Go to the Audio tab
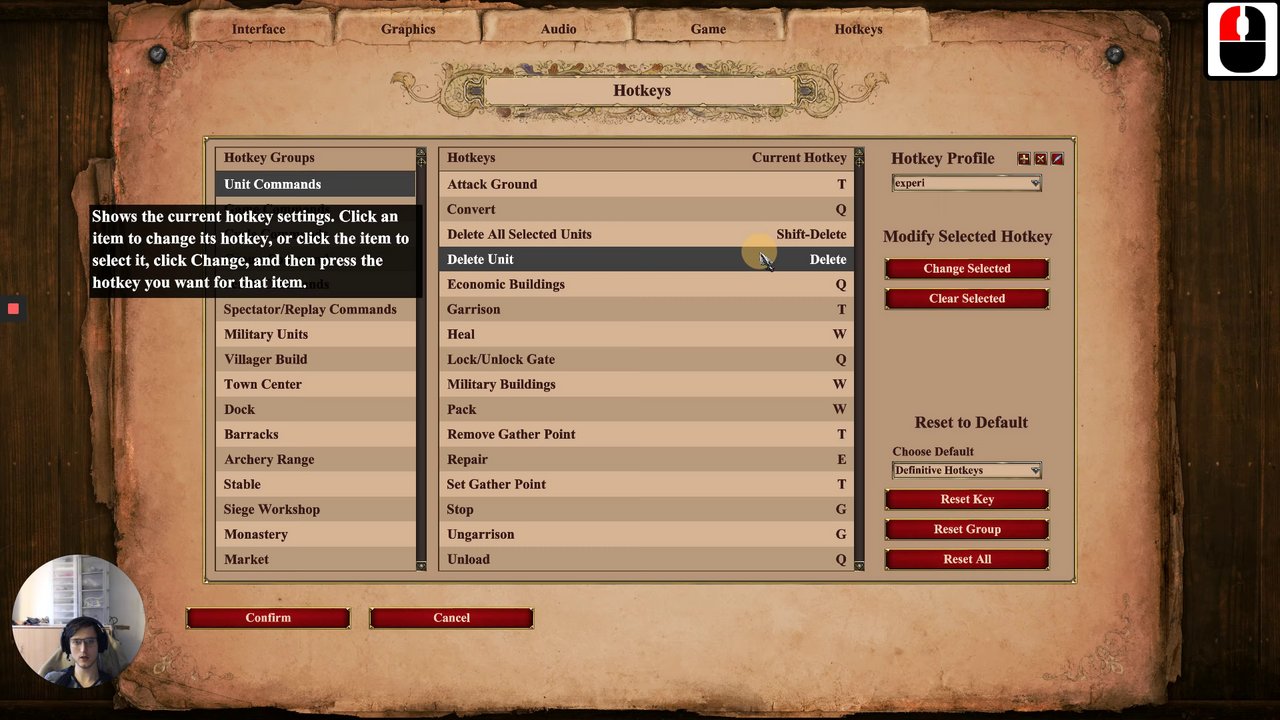The image size is (1280, 720). [x=558, y=29]
